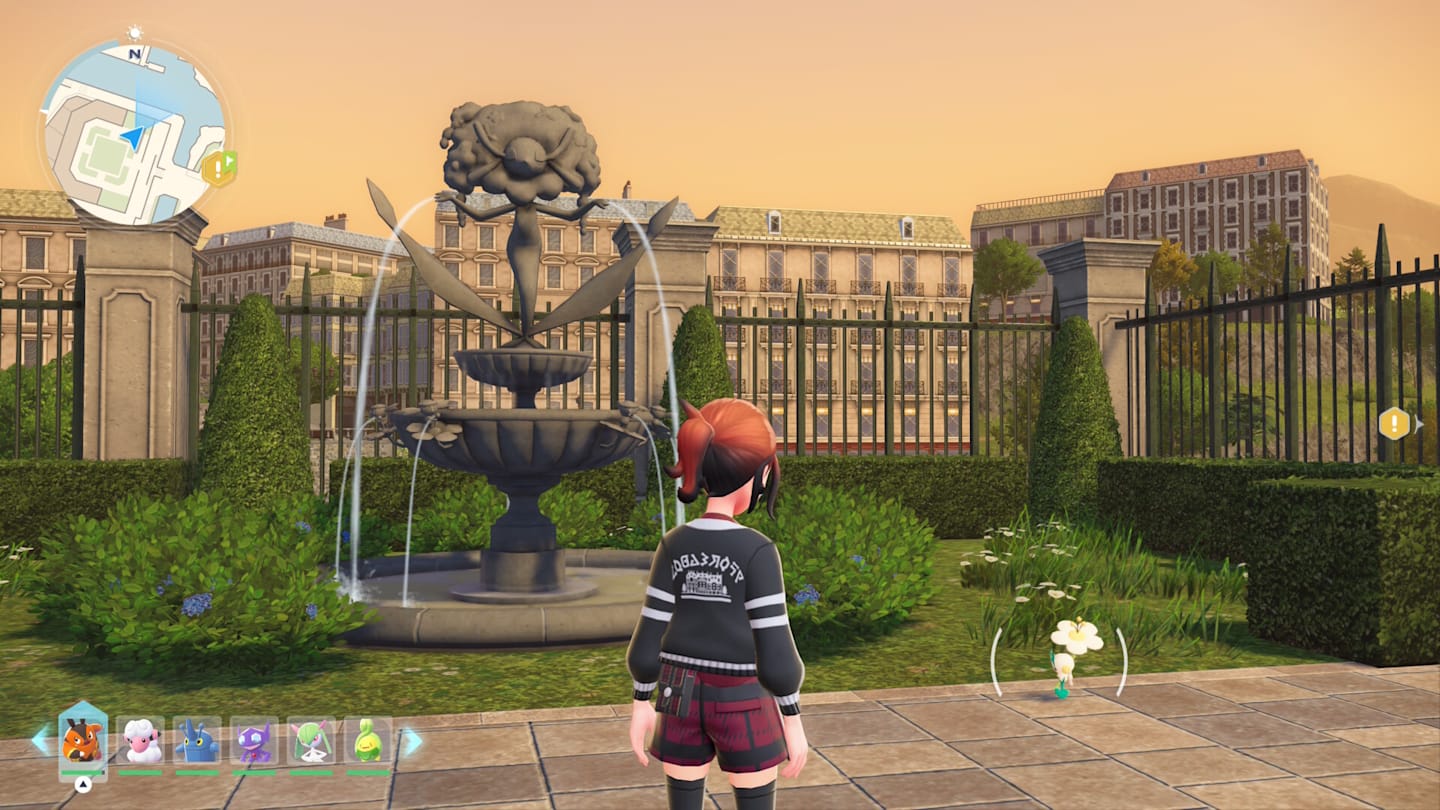Choose Budew from the party bar
This screenshot has width=1440, height=810.
[368, 741]
